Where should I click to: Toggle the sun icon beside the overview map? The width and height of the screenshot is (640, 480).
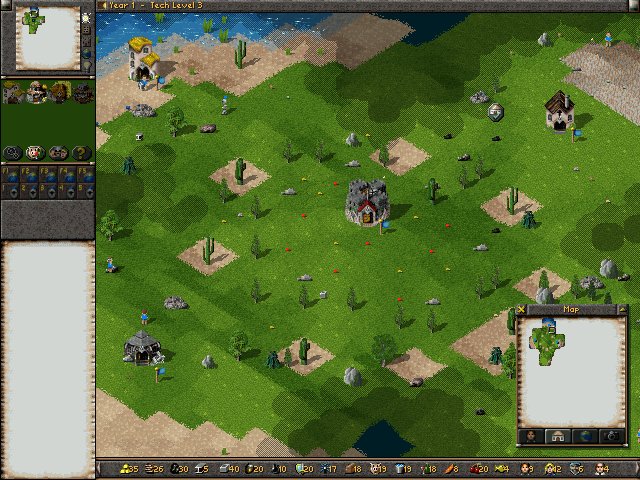88,19
